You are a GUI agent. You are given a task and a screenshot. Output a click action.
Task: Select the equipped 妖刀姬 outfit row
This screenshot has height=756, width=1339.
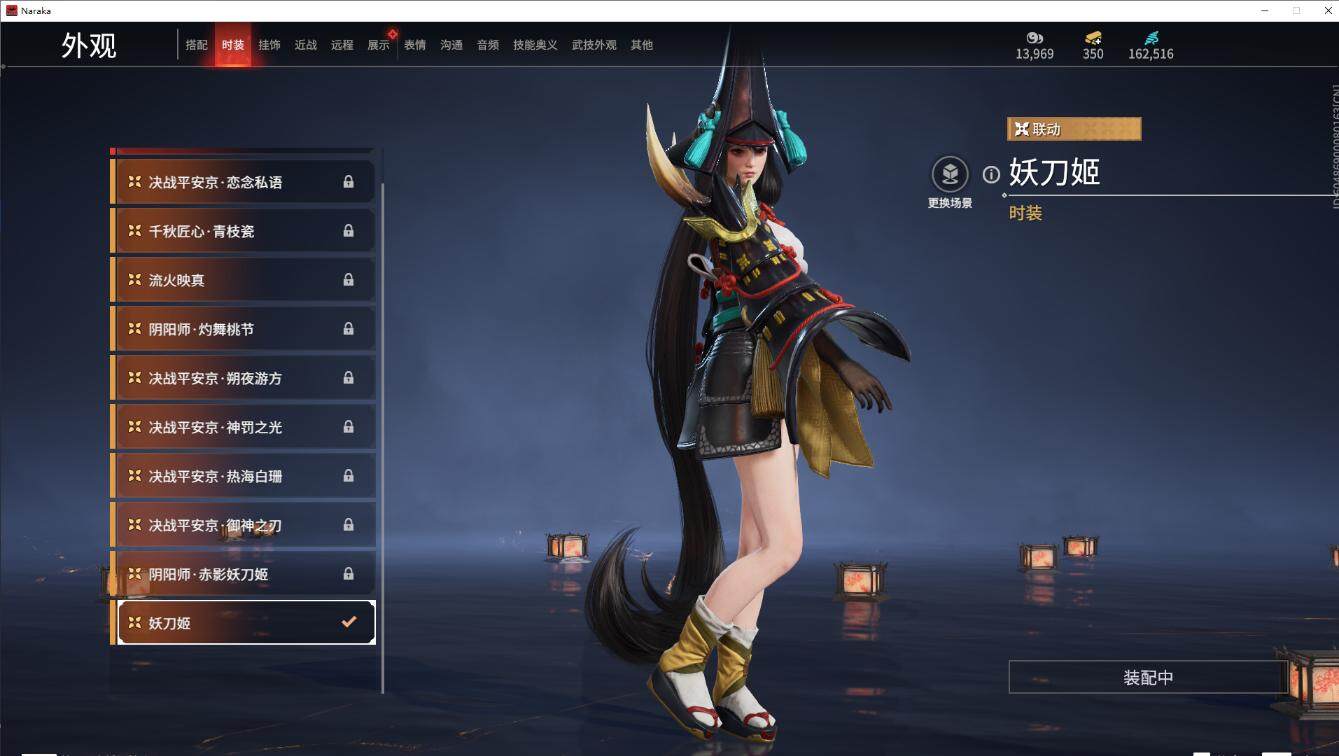pos(245,622)
